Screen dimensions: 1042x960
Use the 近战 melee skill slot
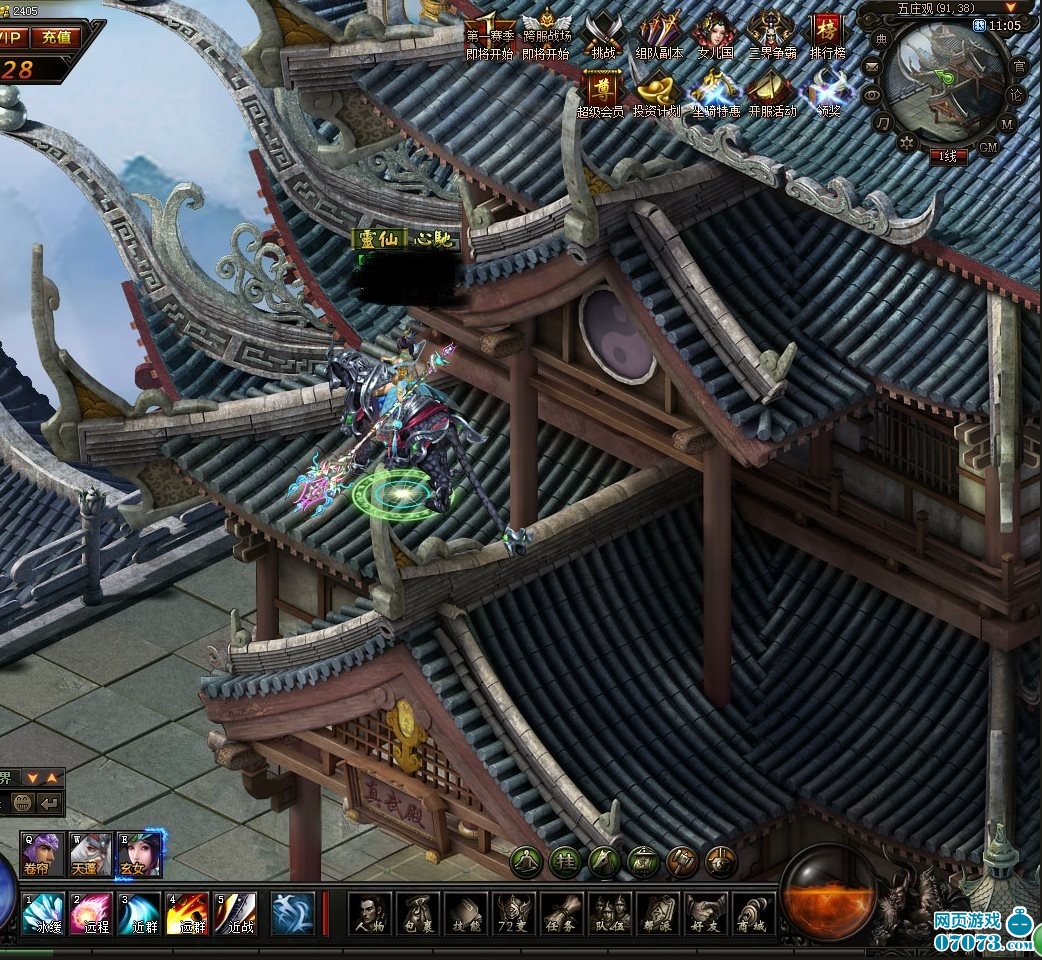click(x=236, y=913)
